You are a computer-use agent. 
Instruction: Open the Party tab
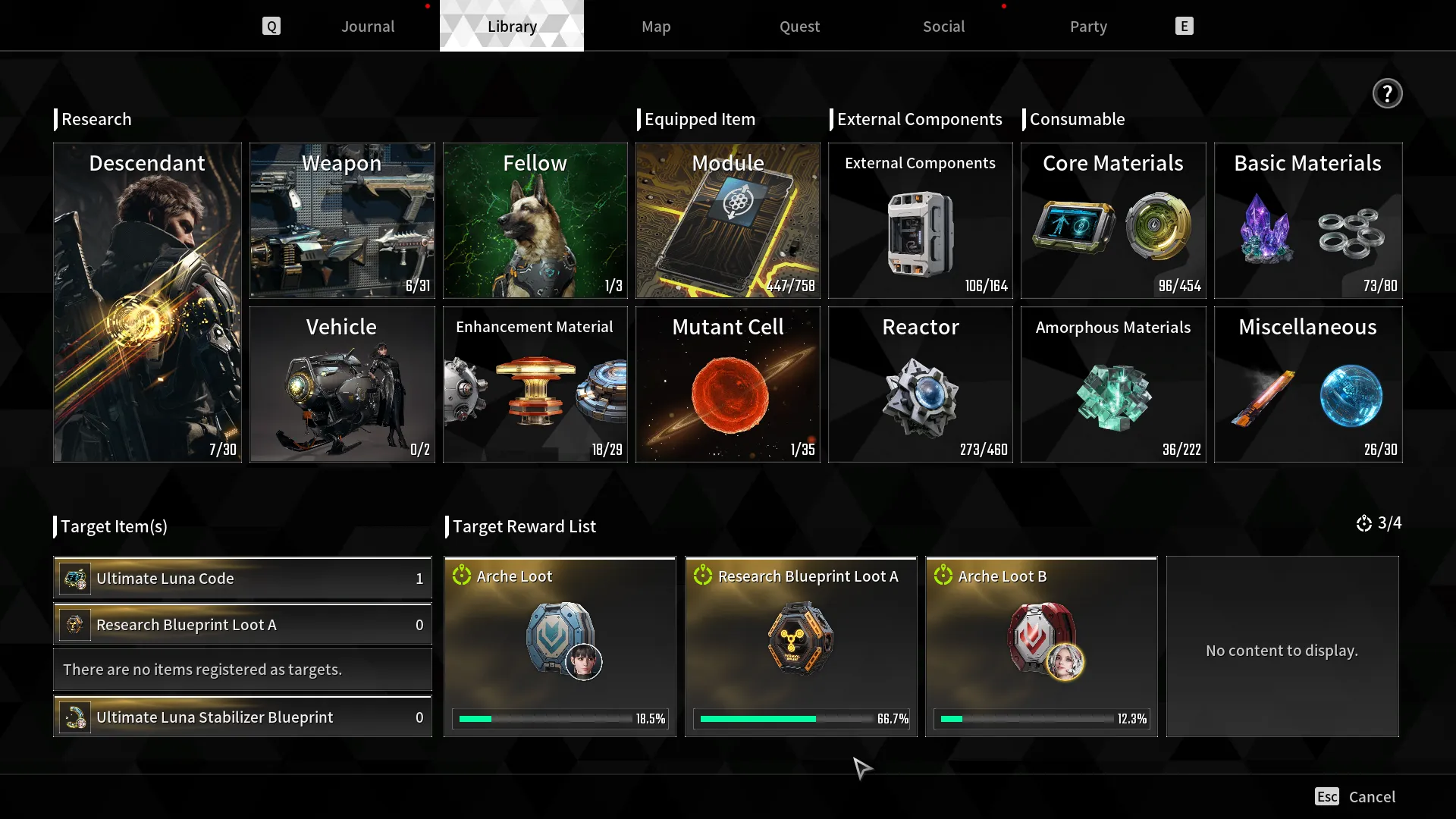click(x=1088, y=27)
